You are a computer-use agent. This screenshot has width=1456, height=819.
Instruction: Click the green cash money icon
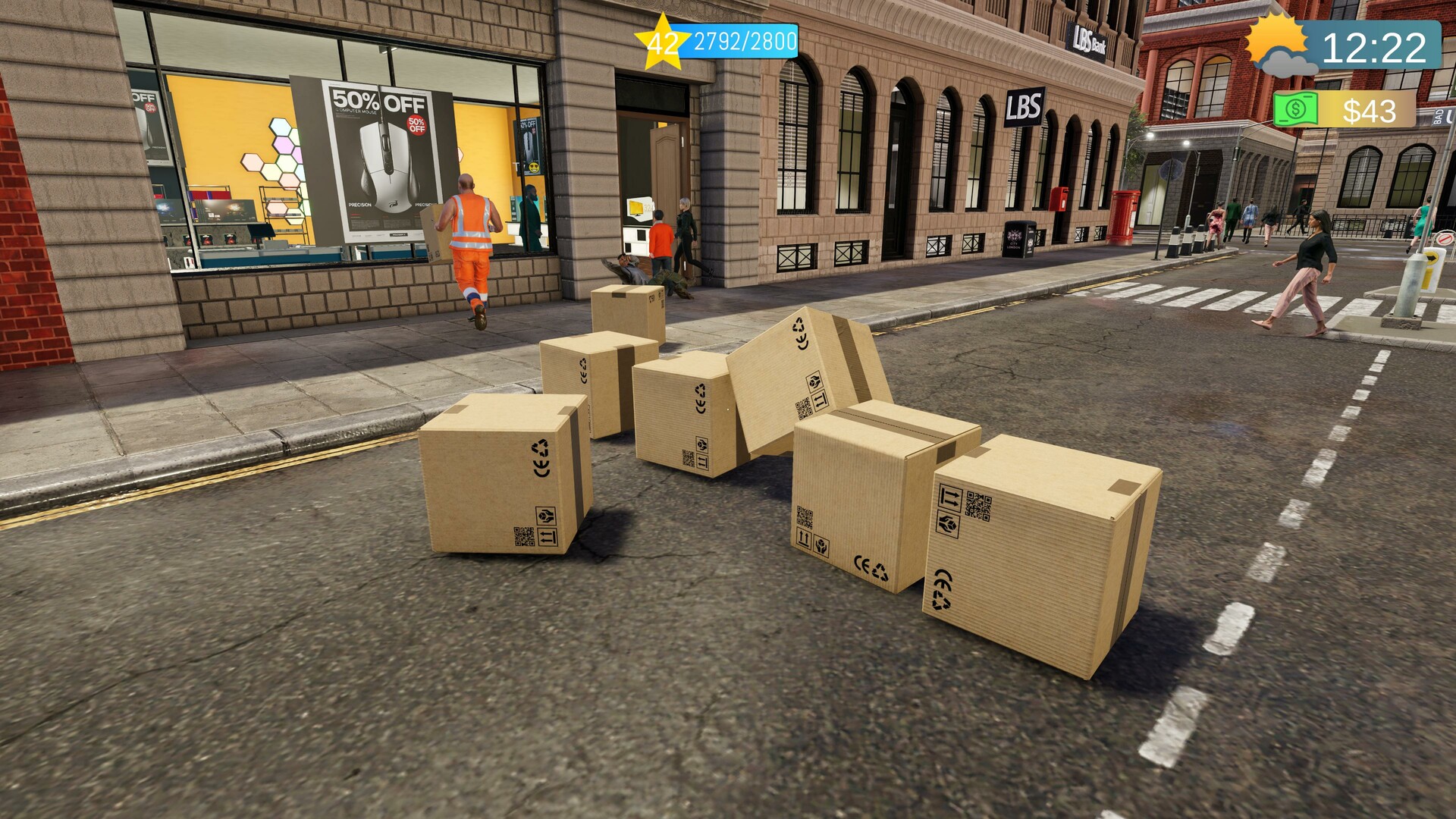point(1296,111)
